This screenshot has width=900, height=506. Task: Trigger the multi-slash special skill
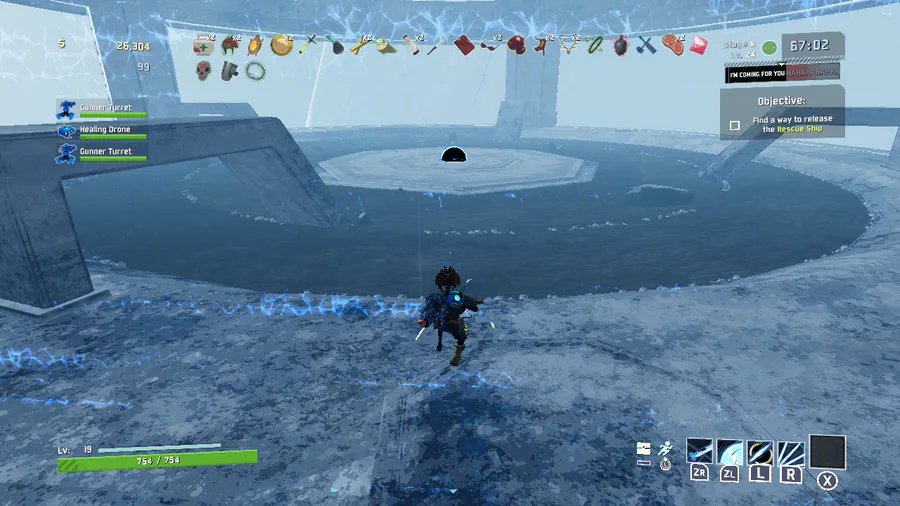coord(791,452)
